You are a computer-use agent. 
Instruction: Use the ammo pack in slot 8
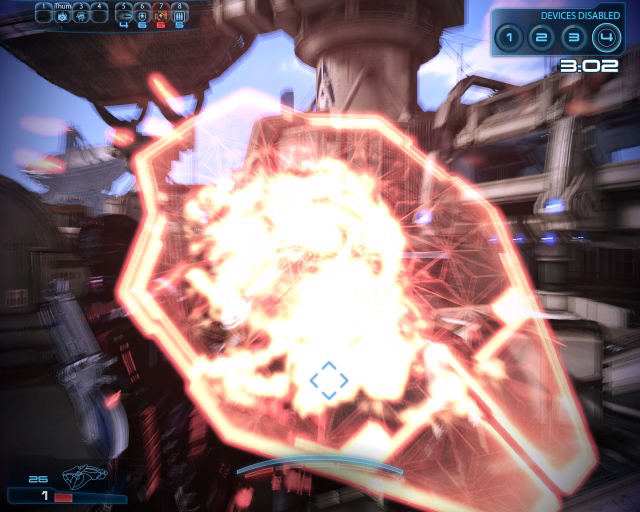click(179, 13)
